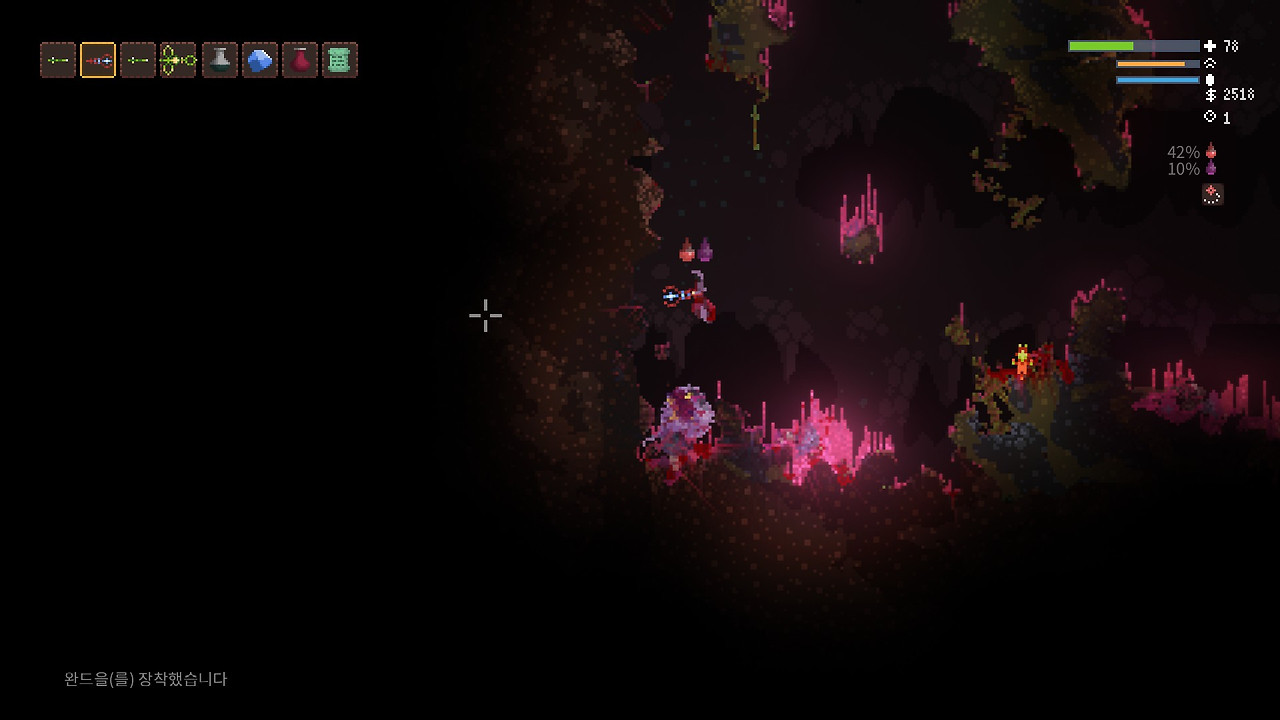This screenshot has height=720, width=1280.
Task: Select the dark red potion flask
Action: click(x=299, y=60)
